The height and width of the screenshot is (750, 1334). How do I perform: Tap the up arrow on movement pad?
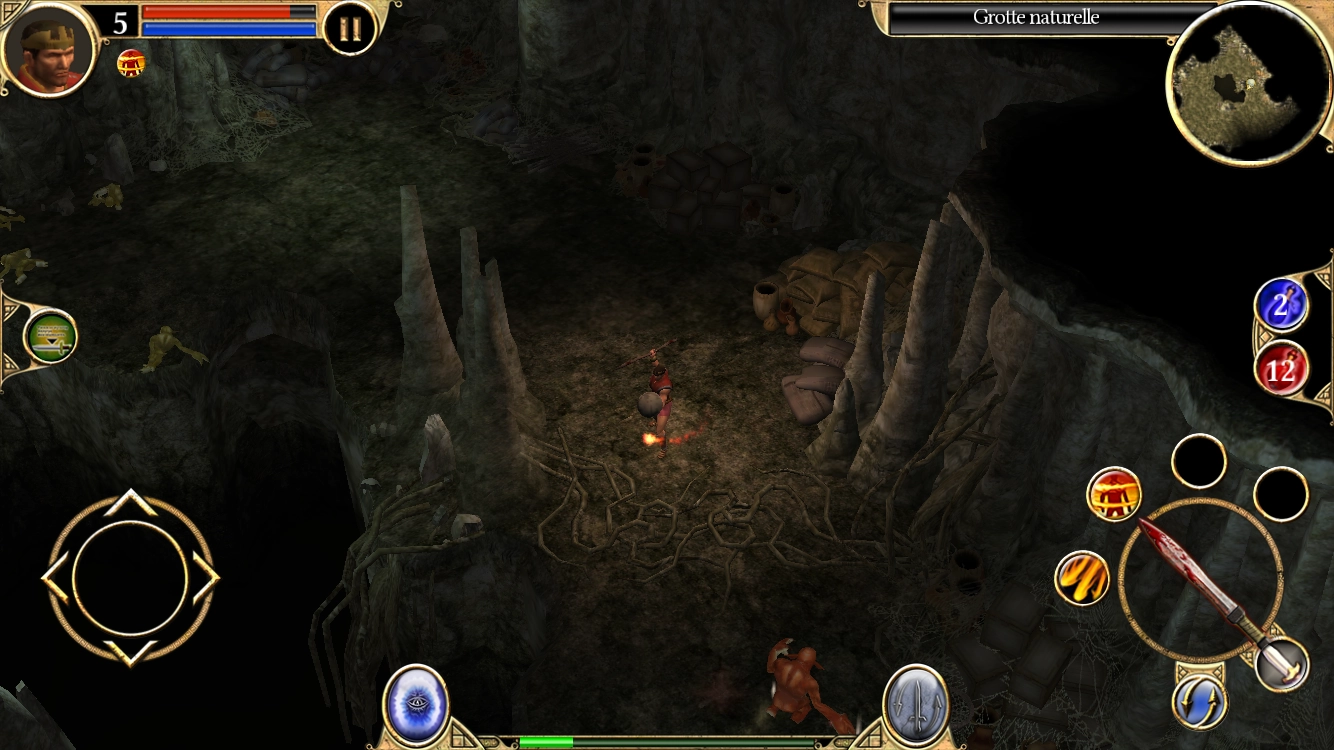coord(130,502)
